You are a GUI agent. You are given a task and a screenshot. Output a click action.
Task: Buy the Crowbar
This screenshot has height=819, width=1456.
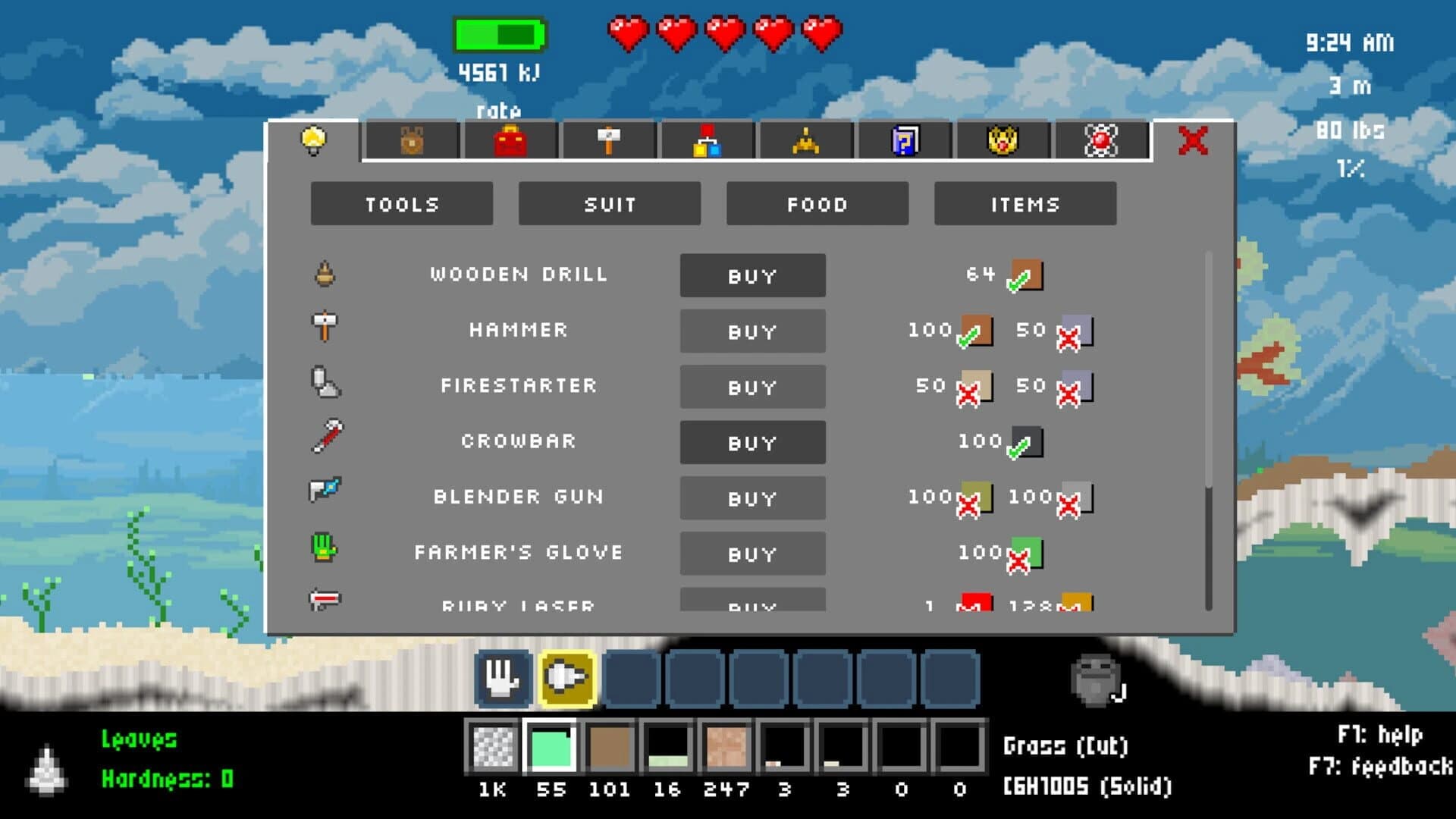752,442
